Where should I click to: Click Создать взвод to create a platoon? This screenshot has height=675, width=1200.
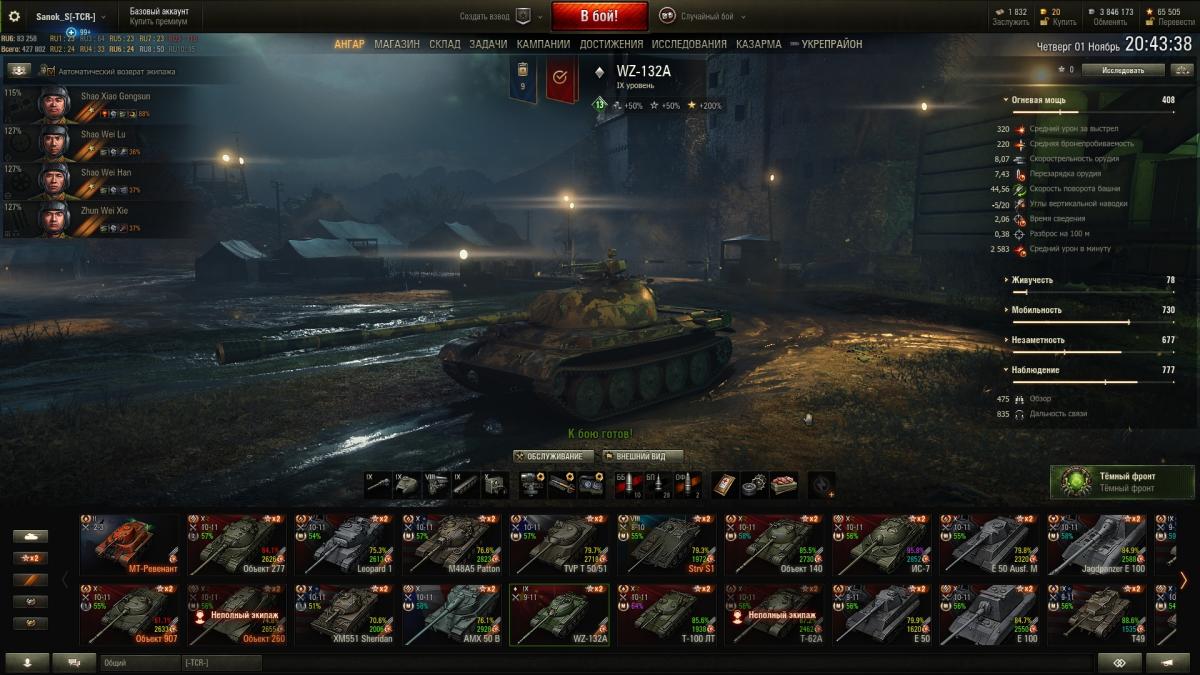tap(496, 16)
